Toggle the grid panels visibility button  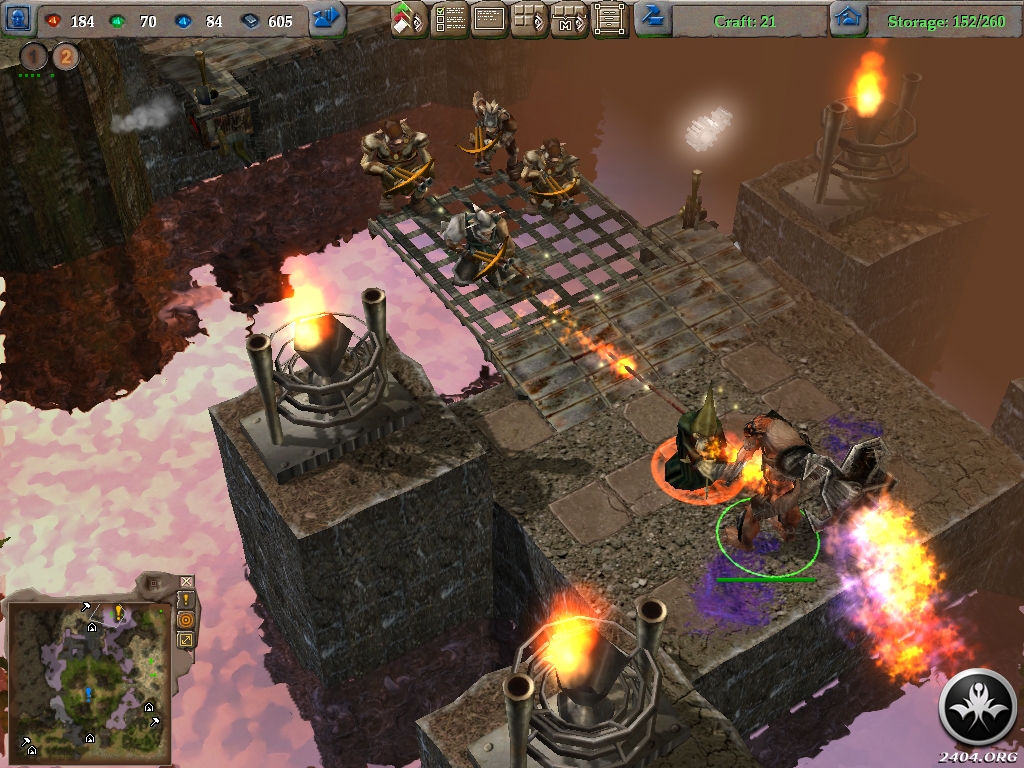click(529, 19)
